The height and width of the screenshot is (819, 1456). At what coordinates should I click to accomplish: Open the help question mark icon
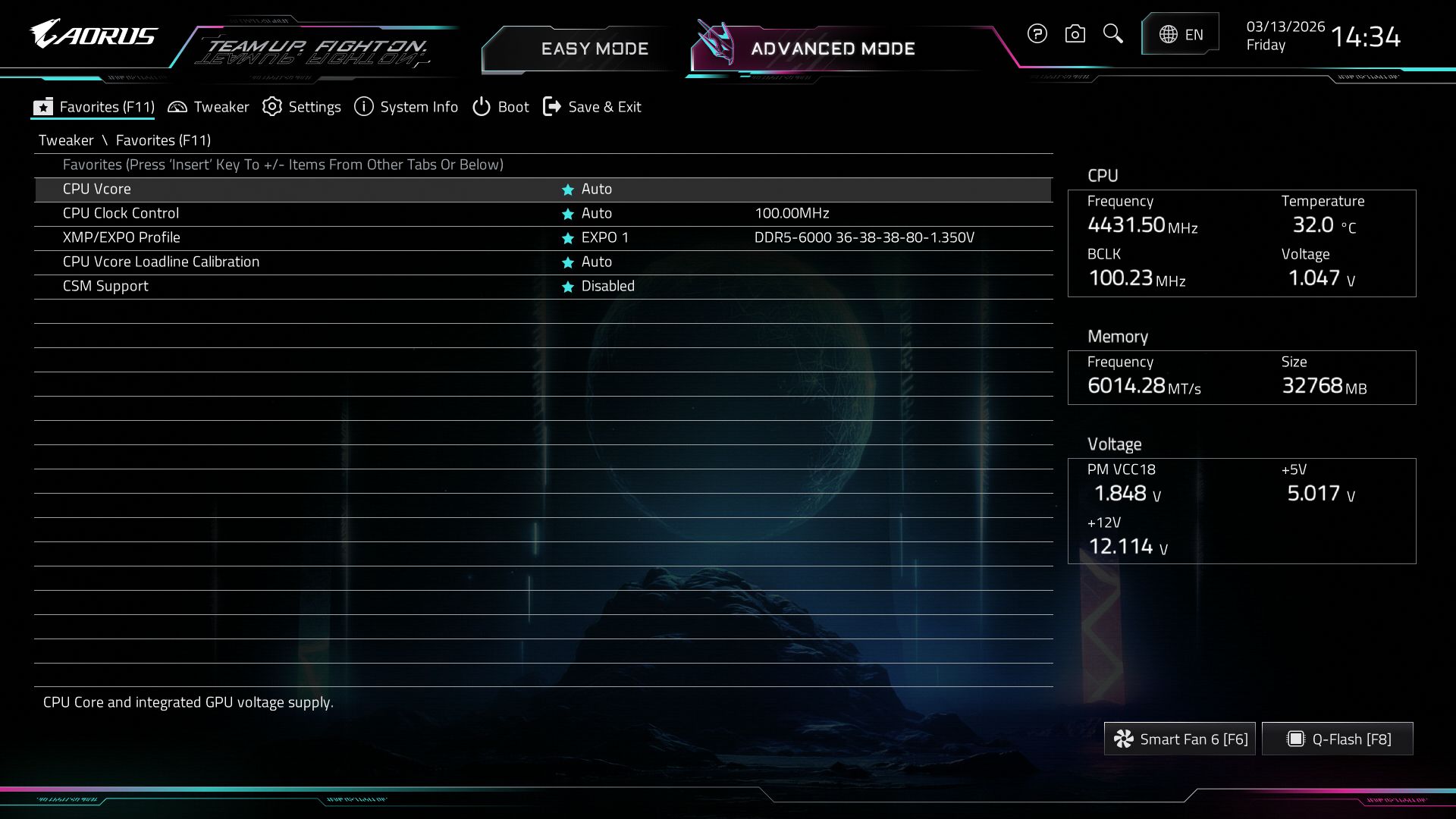(x=1037, y=33)
